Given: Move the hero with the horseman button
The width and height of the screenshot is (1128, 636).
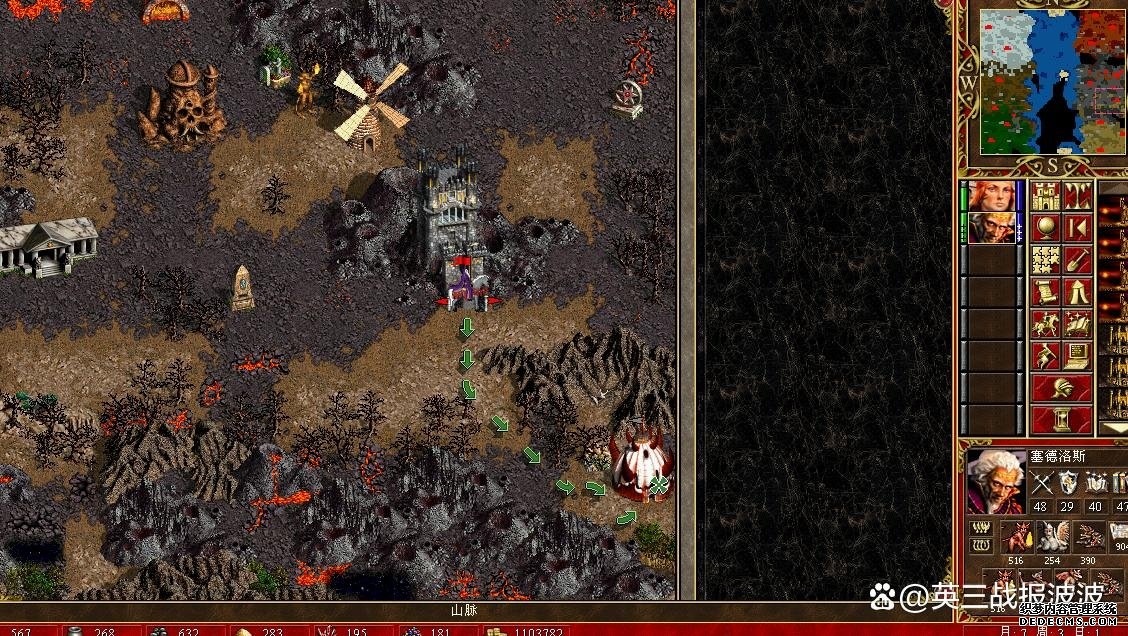Looking at the screenshot, I should click(1045, 324).
